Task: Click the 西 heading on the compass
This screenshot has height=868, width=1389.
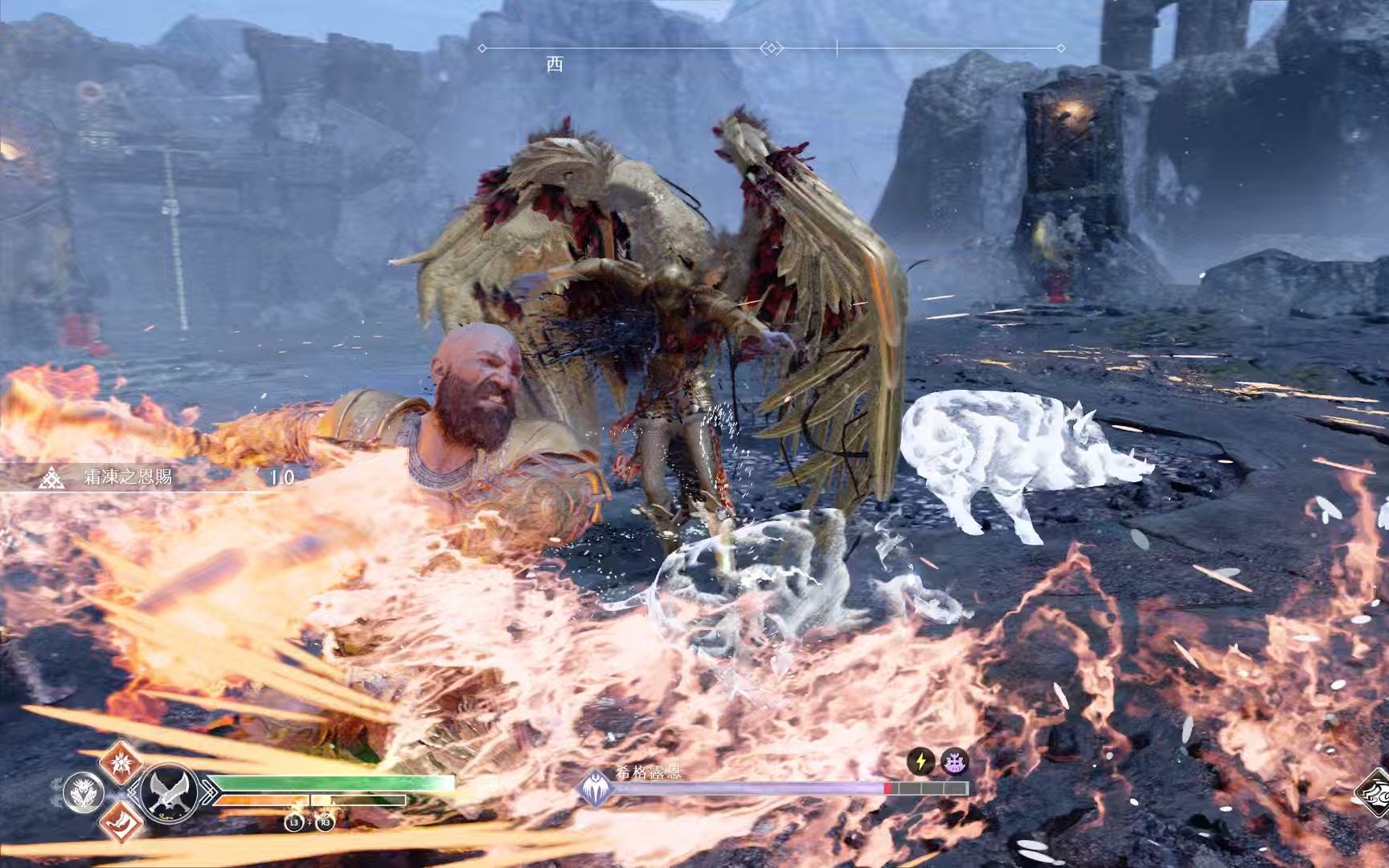Action: coord(555,64)
